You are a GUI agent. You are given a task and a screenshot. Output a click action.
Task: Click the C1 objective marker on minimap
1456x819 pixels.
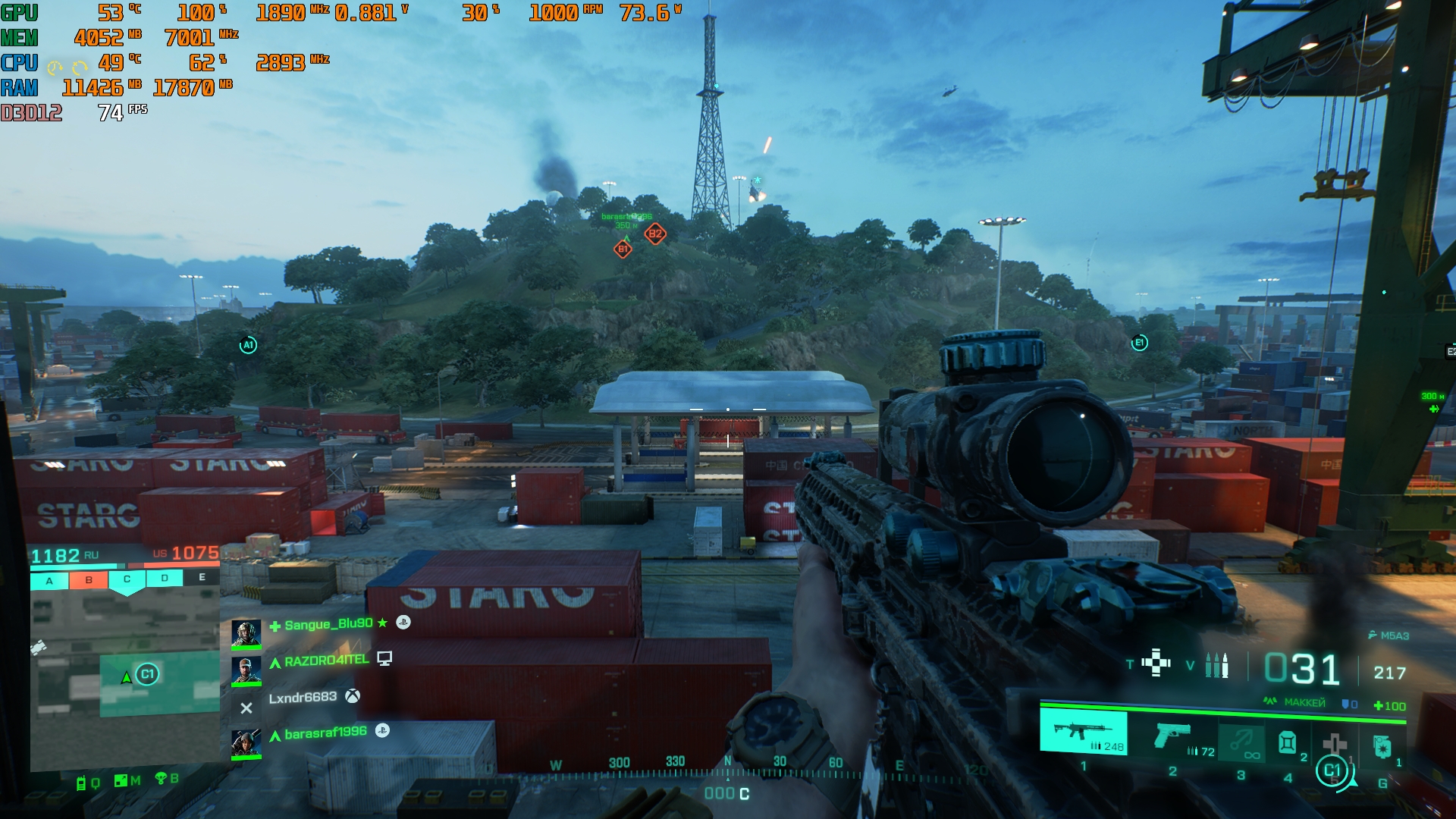point(147,673)
